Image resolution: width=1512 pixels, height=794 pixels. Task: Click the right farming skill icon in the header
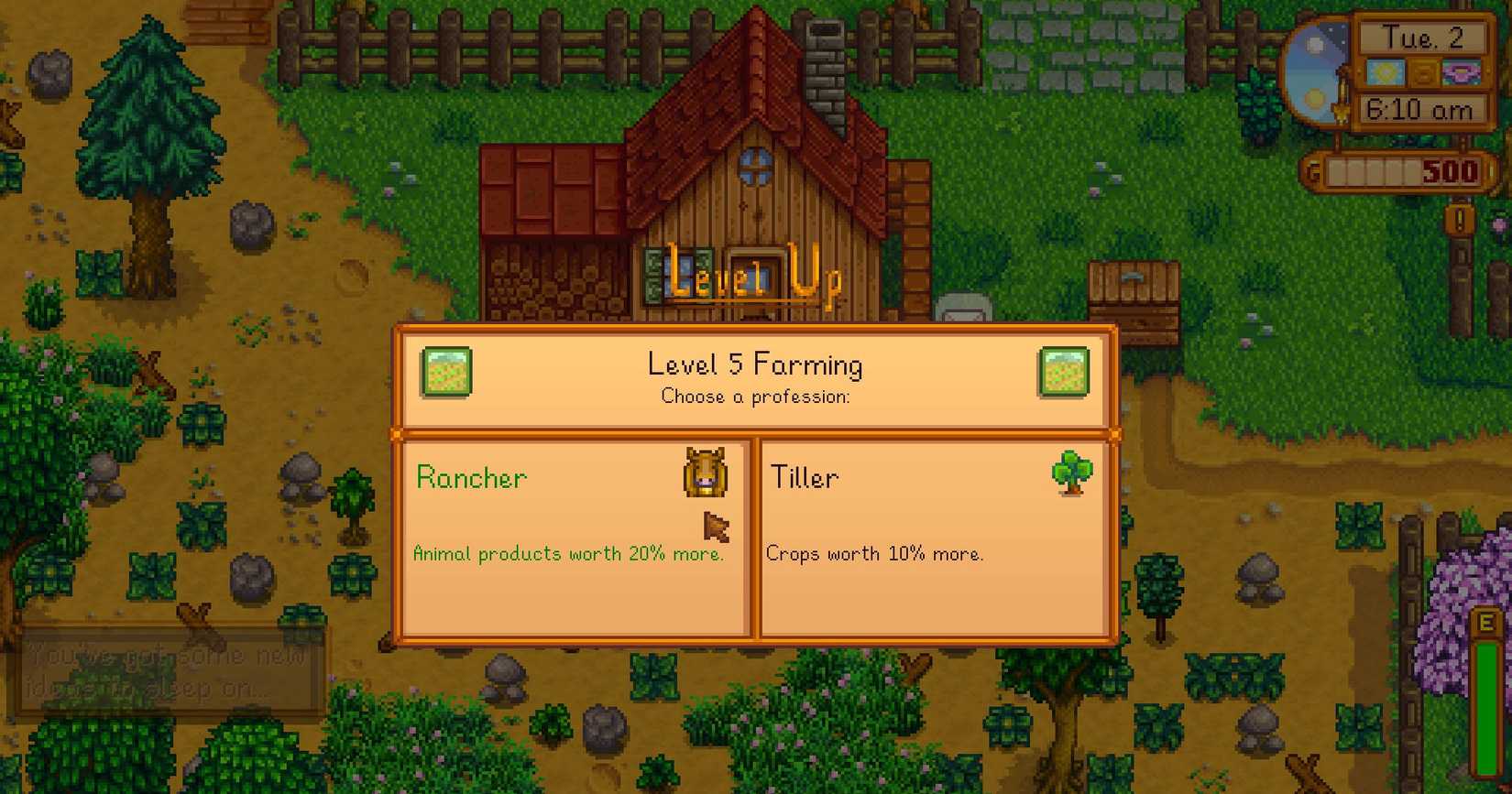1063,372
